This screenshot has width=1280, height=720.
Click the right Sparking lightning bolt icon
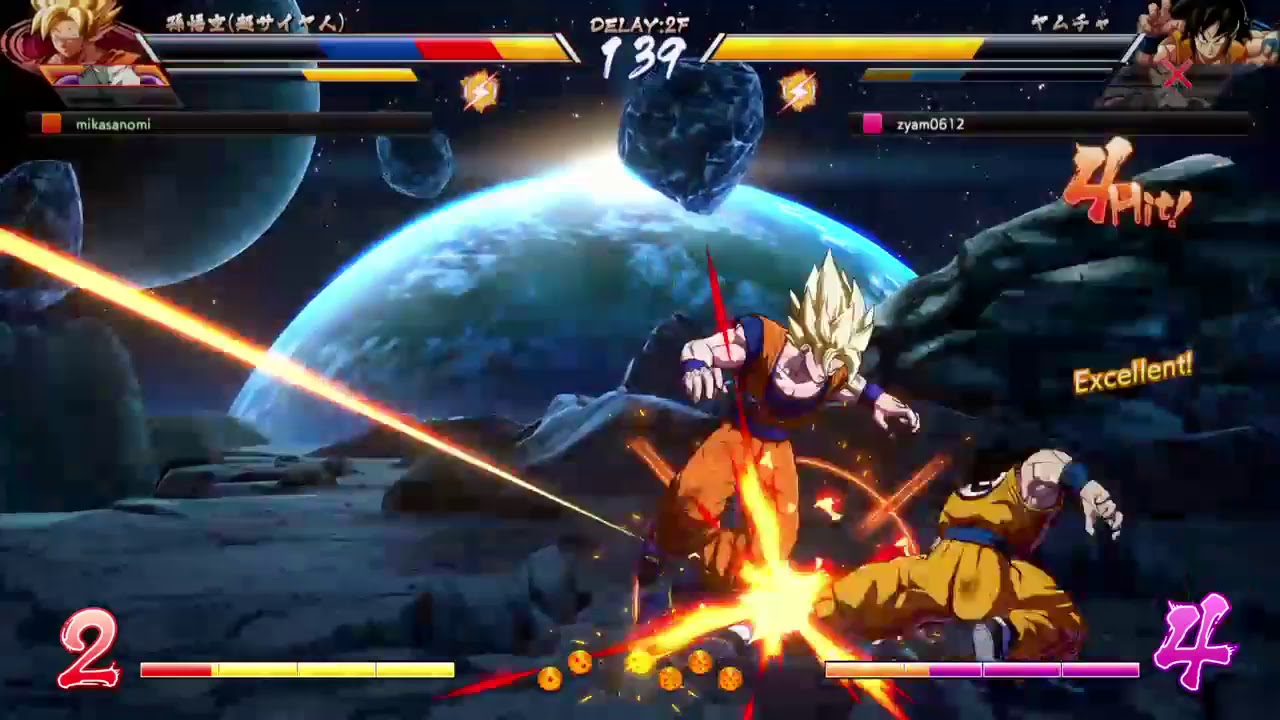coord(798,88)
